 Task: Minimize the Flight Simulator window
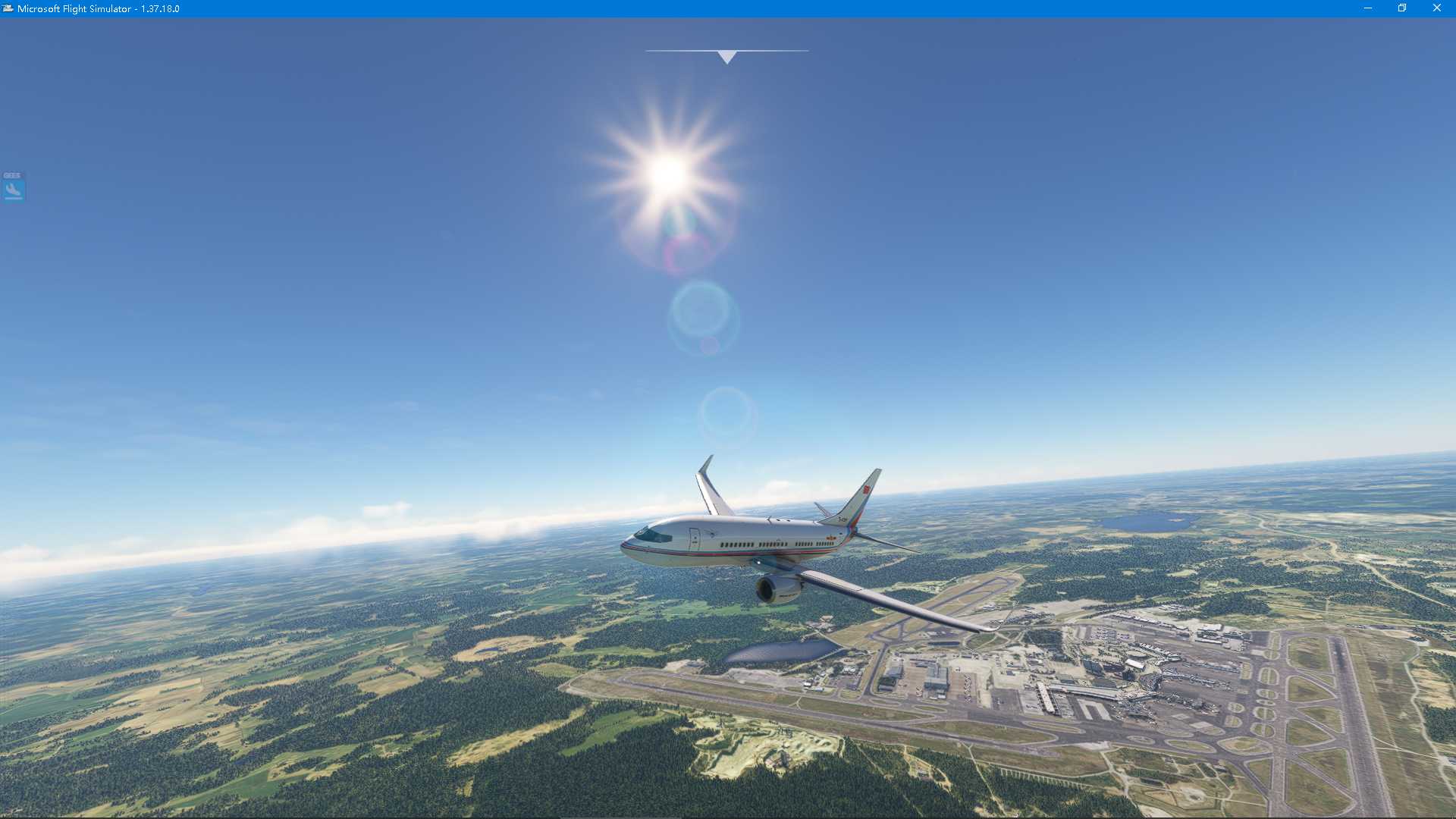(1368, 8)
